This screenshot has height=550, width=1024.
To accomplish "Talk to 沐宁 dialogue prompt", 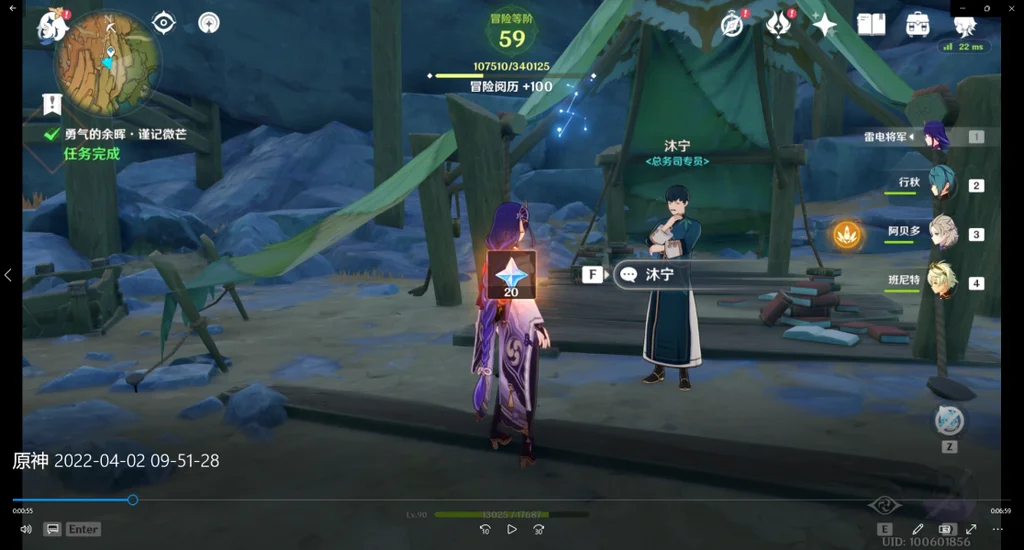I will tap(659, 274).
